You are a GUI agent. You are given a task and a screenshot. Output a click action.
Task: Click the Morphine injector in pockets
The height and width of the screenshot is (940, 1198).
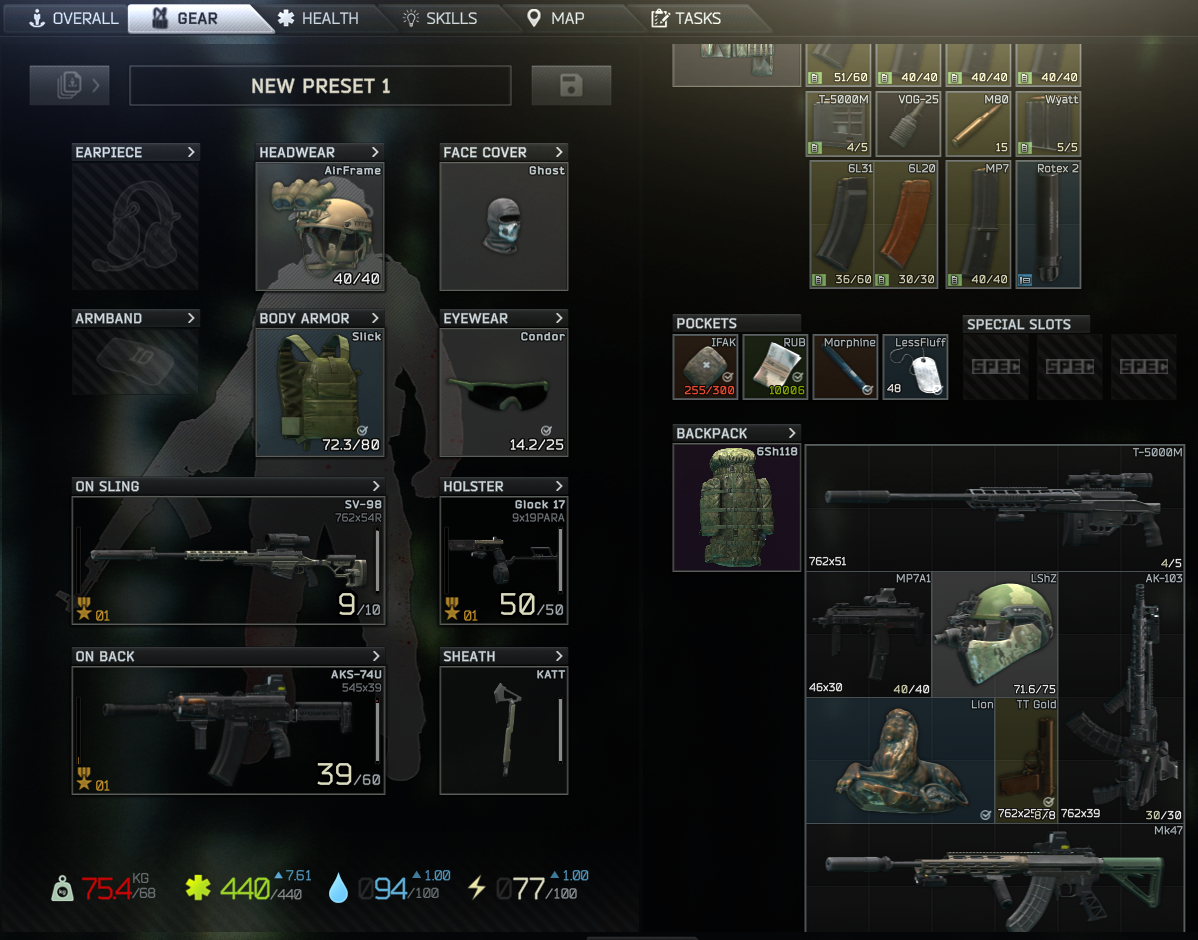845,367
